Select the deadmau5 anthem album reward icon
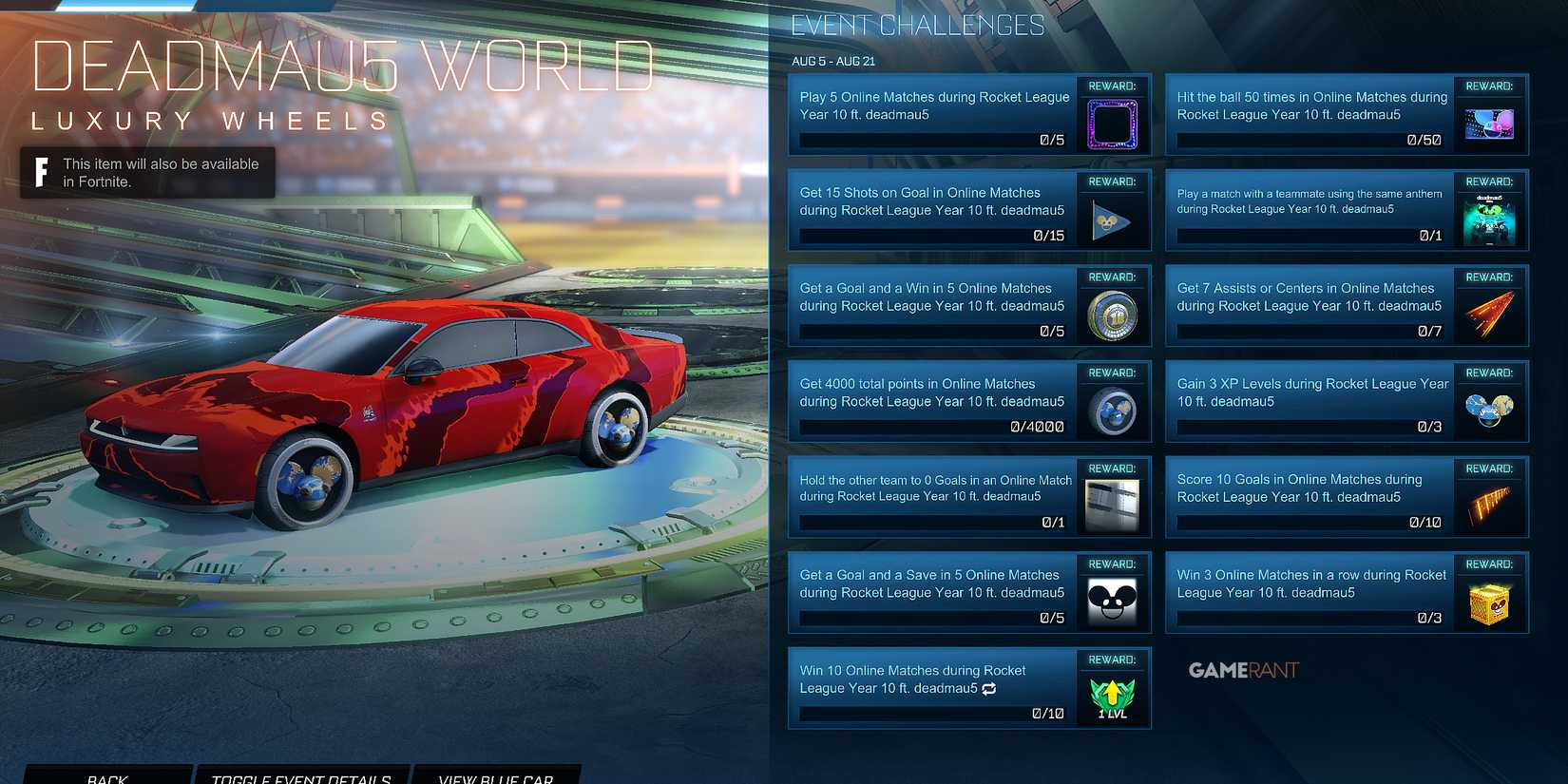The image size is (1568, 784). 1490,218
